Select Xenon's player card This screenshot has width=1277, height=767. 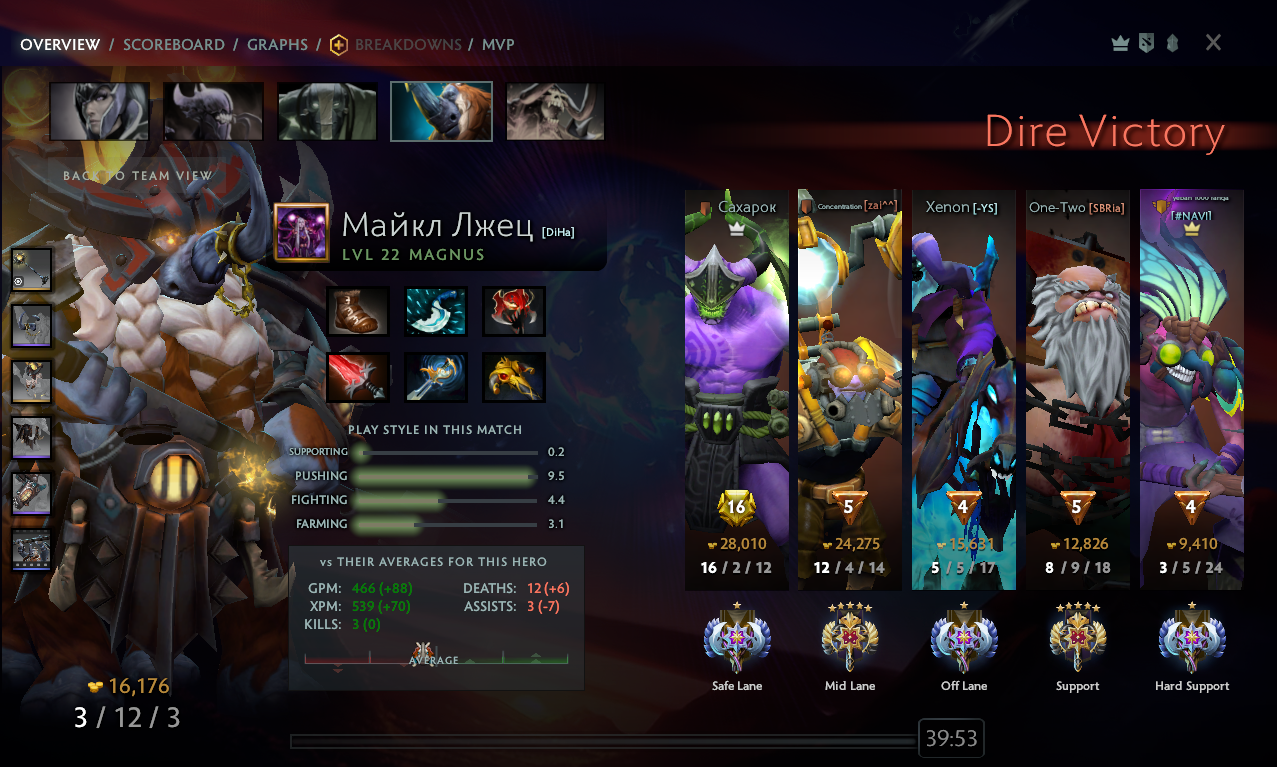click(x=964, y=389)
